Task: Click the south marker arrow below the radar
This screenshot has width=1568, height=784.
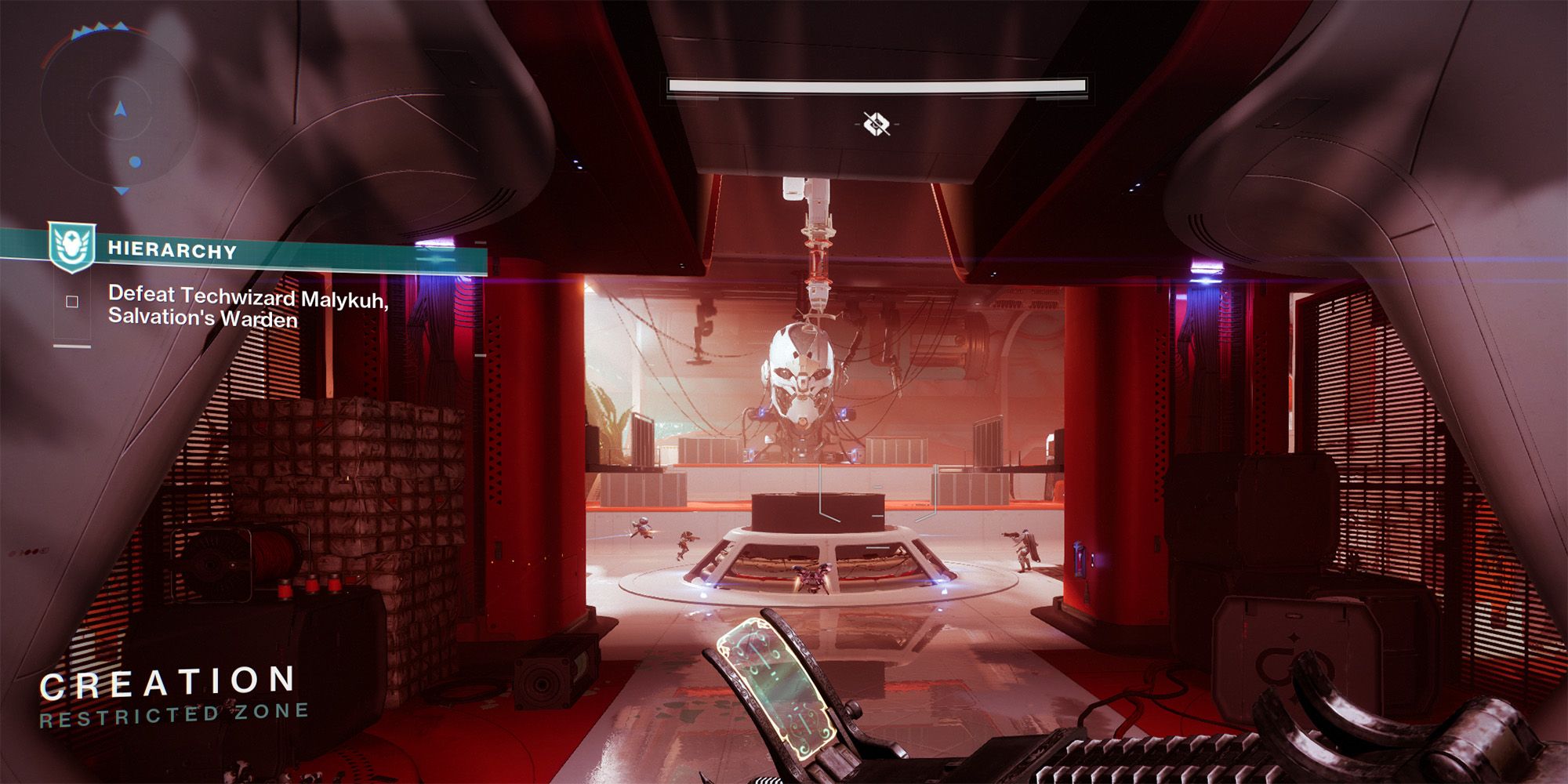Action: pos(120,189)
